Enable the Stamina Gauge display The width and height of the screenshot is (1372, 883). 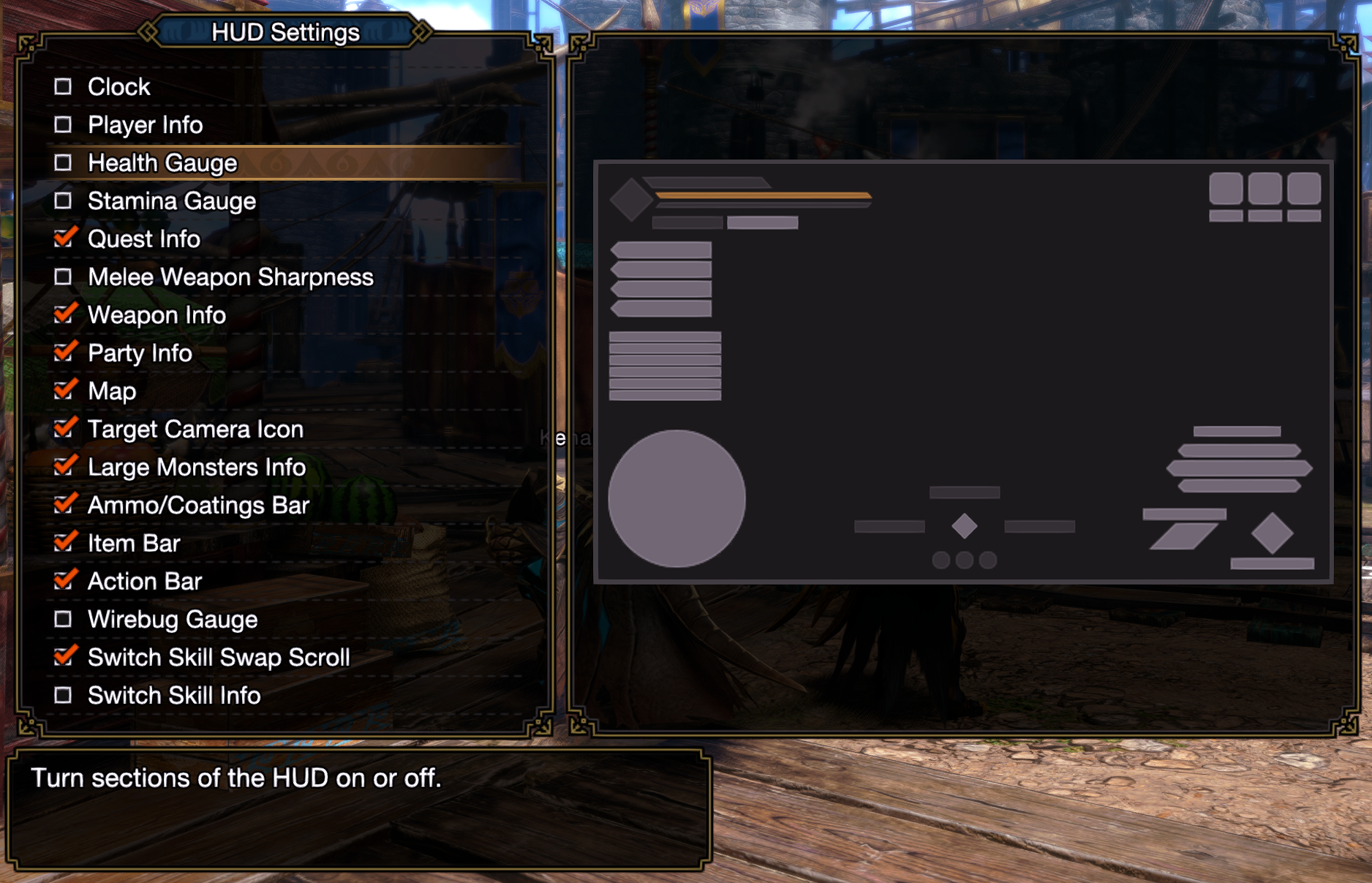(64, 201)
